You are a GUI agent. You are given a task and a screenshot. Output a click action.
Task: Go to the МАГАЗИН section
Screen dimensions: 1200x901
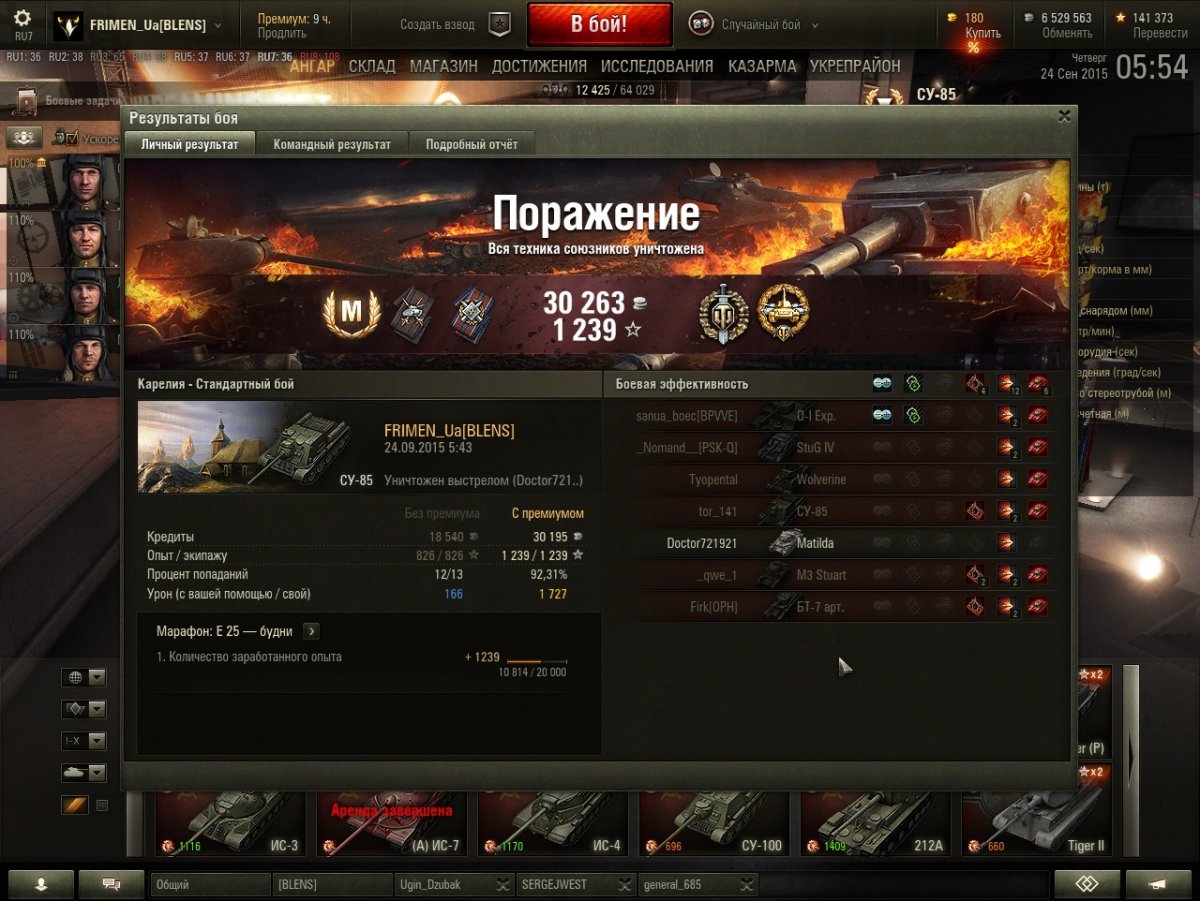pyautogui.click(x=443, y=66)
